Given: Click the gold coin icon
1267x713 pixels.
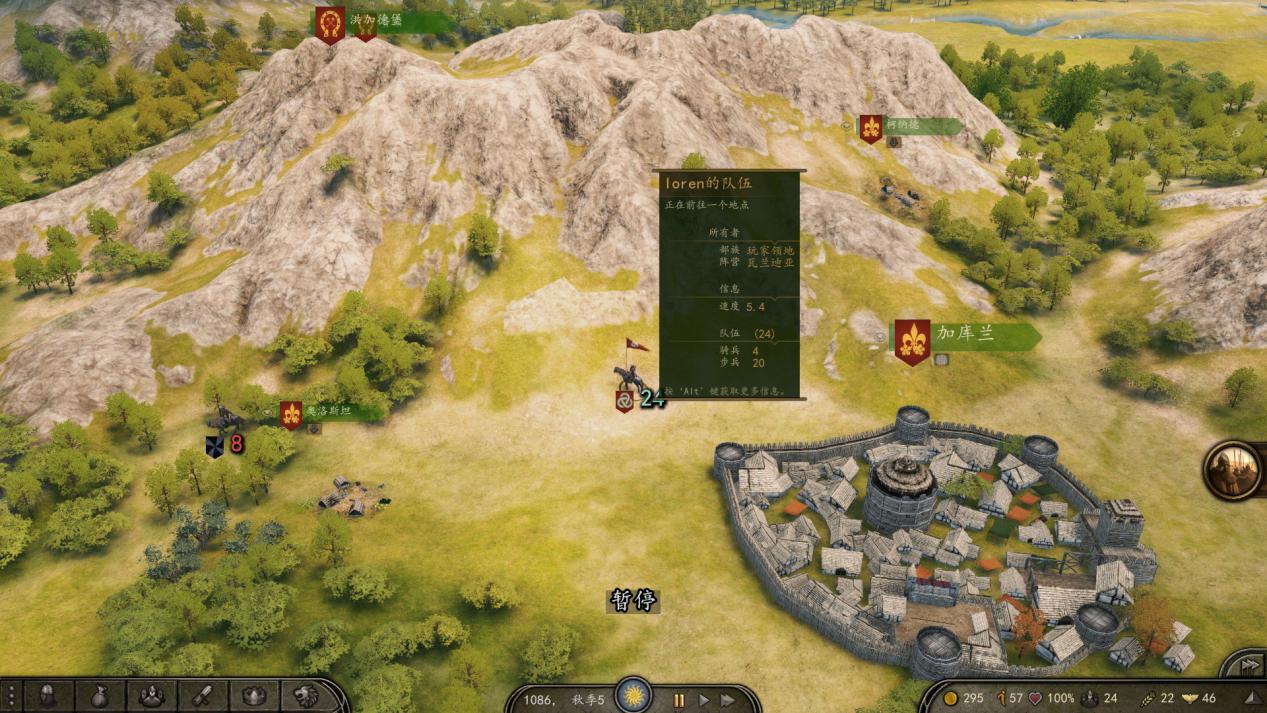Looking at the screenshot, I should (x=951, y=698).
